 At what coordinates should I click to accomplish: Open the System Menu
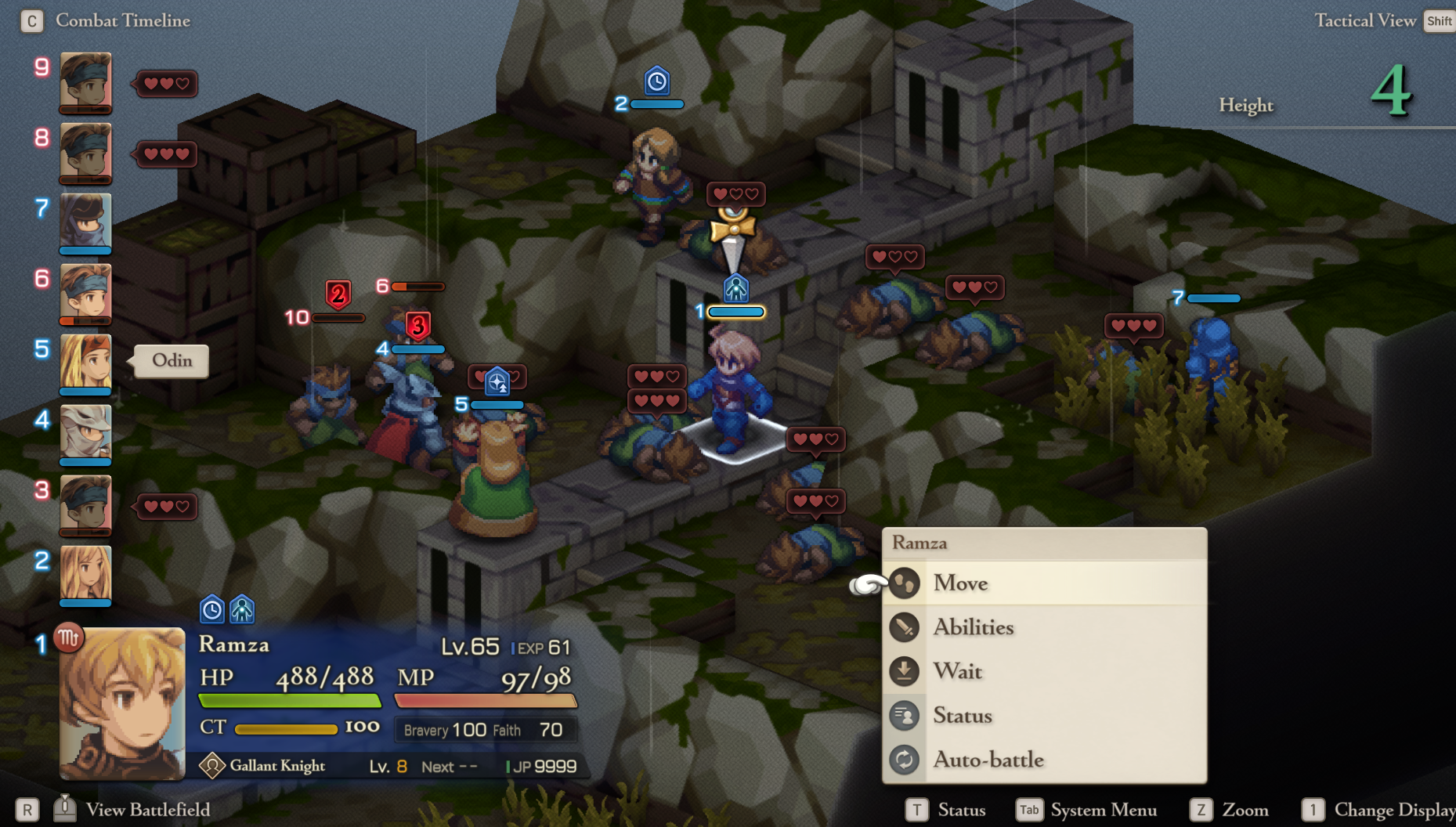pyautogui.click(x=1103, y=810)
